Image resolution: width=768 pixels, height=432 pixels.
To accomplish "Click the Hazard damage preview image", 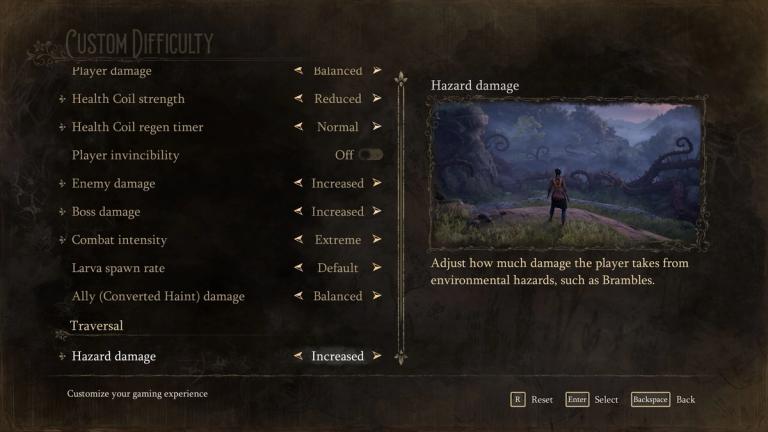I will [564, 175].
